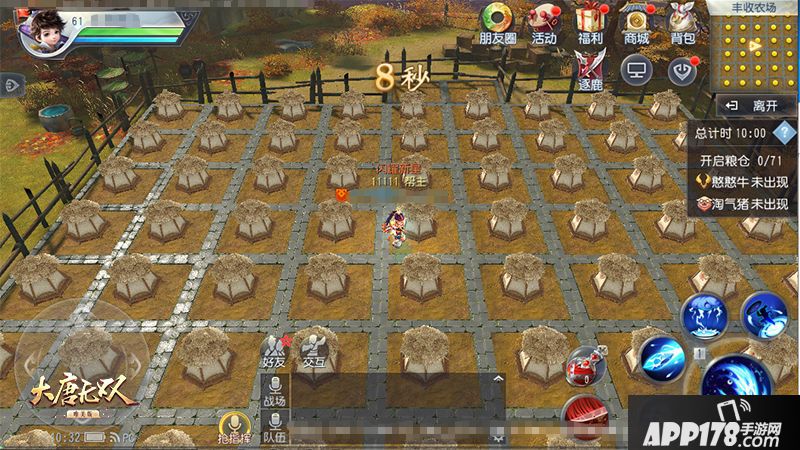Click the round shield icon with red dot
This screenshot has width=800, height=450.
point(681,68)
